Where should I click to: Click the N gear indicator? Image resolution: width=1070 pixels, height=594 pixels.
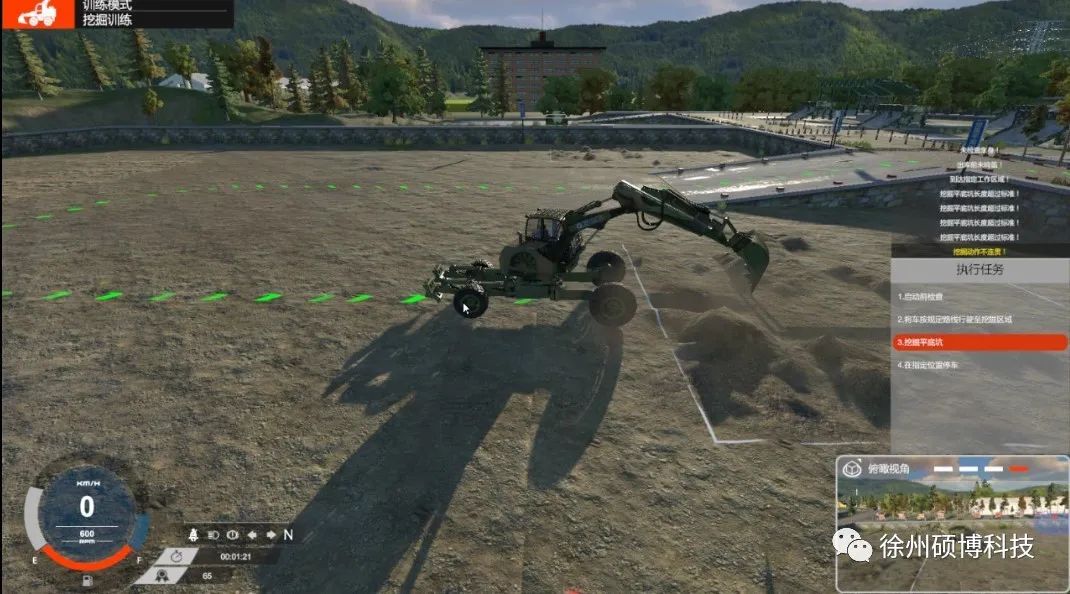point(288,534)
